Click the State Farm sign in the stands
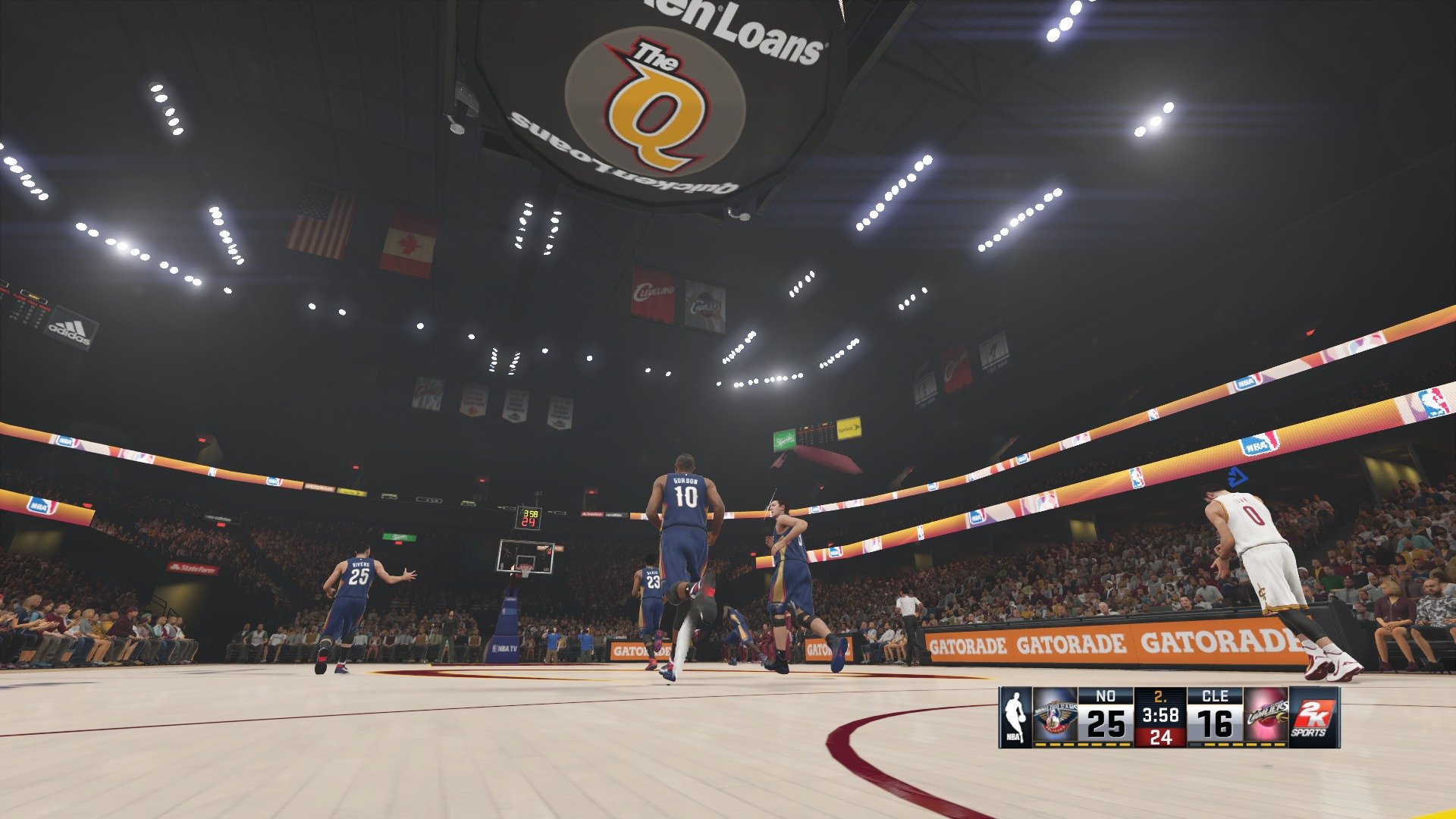 click(x=193, y=567)
